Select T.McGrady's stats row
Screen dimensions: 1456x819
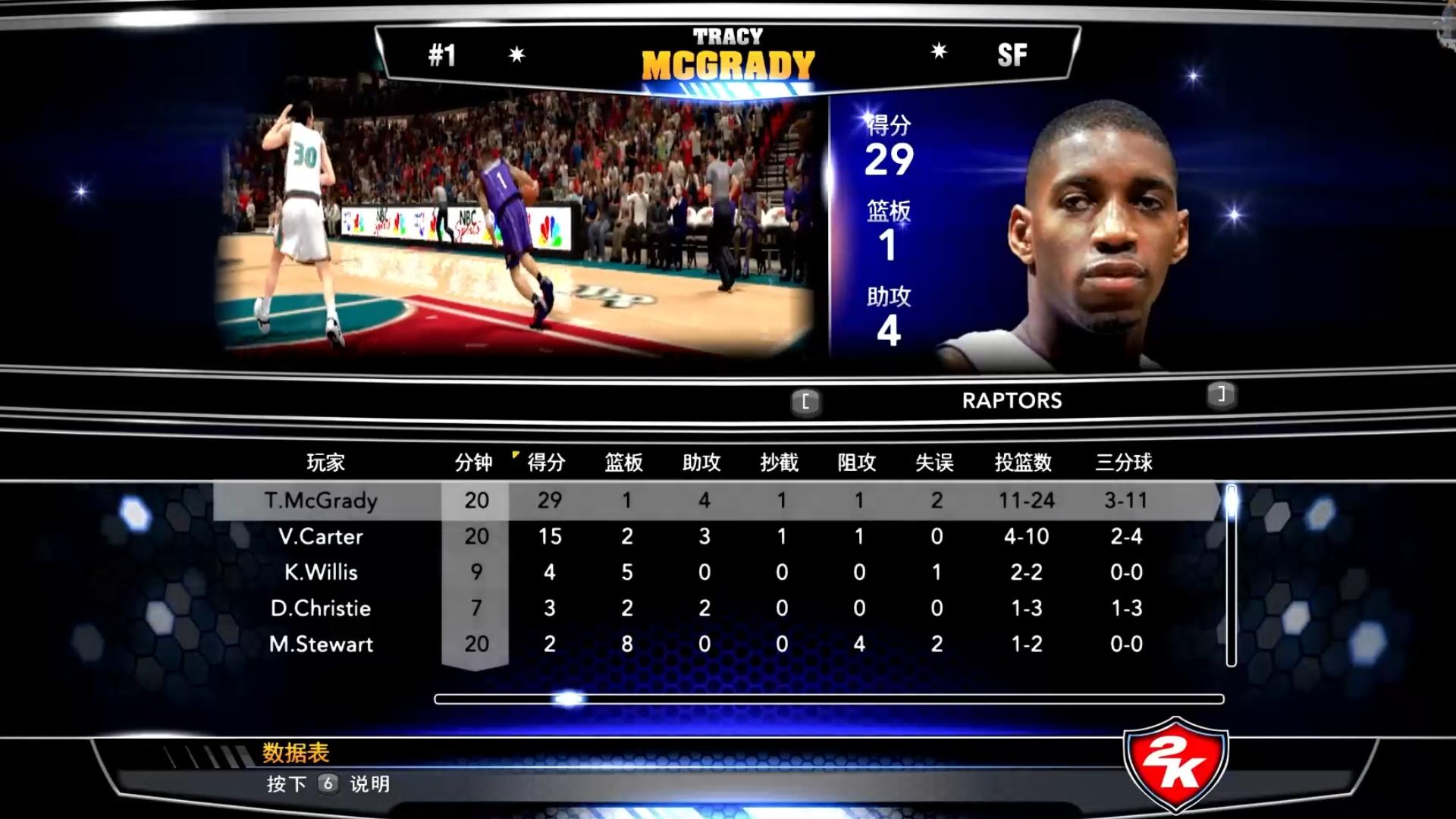point(321,500)
